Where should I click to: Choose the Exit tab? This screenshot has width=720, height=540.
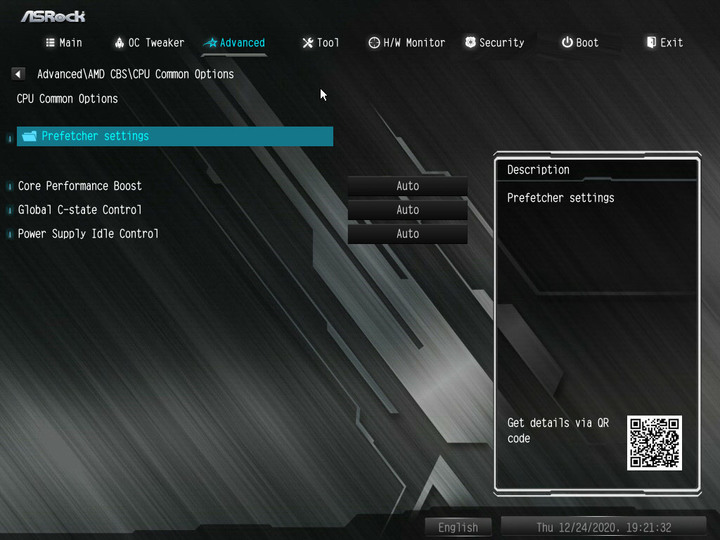[x=665, y=43]
